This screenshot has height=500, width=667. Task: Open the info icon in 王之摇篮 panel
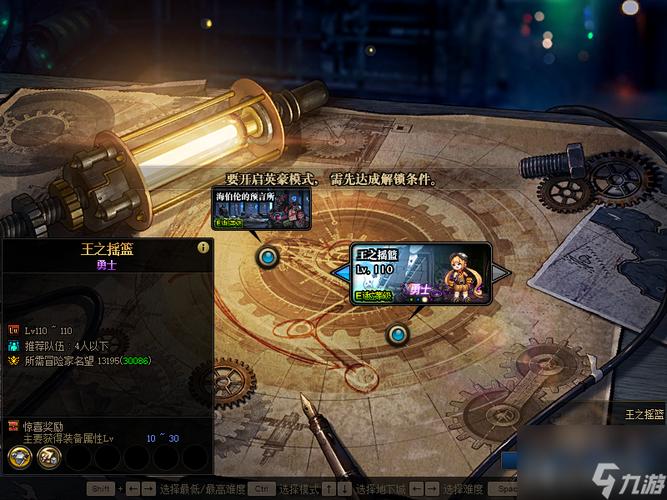point(203,247)
